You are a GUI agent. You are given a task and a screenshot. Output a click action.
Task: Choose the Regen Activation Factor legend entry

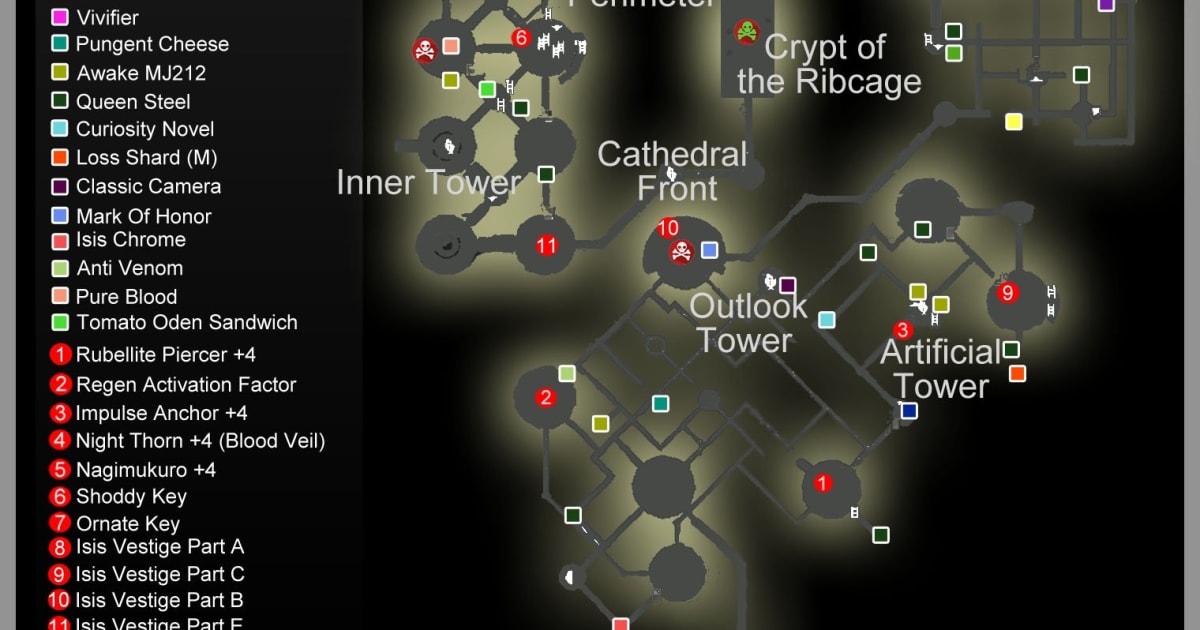[x=185, y=384]
